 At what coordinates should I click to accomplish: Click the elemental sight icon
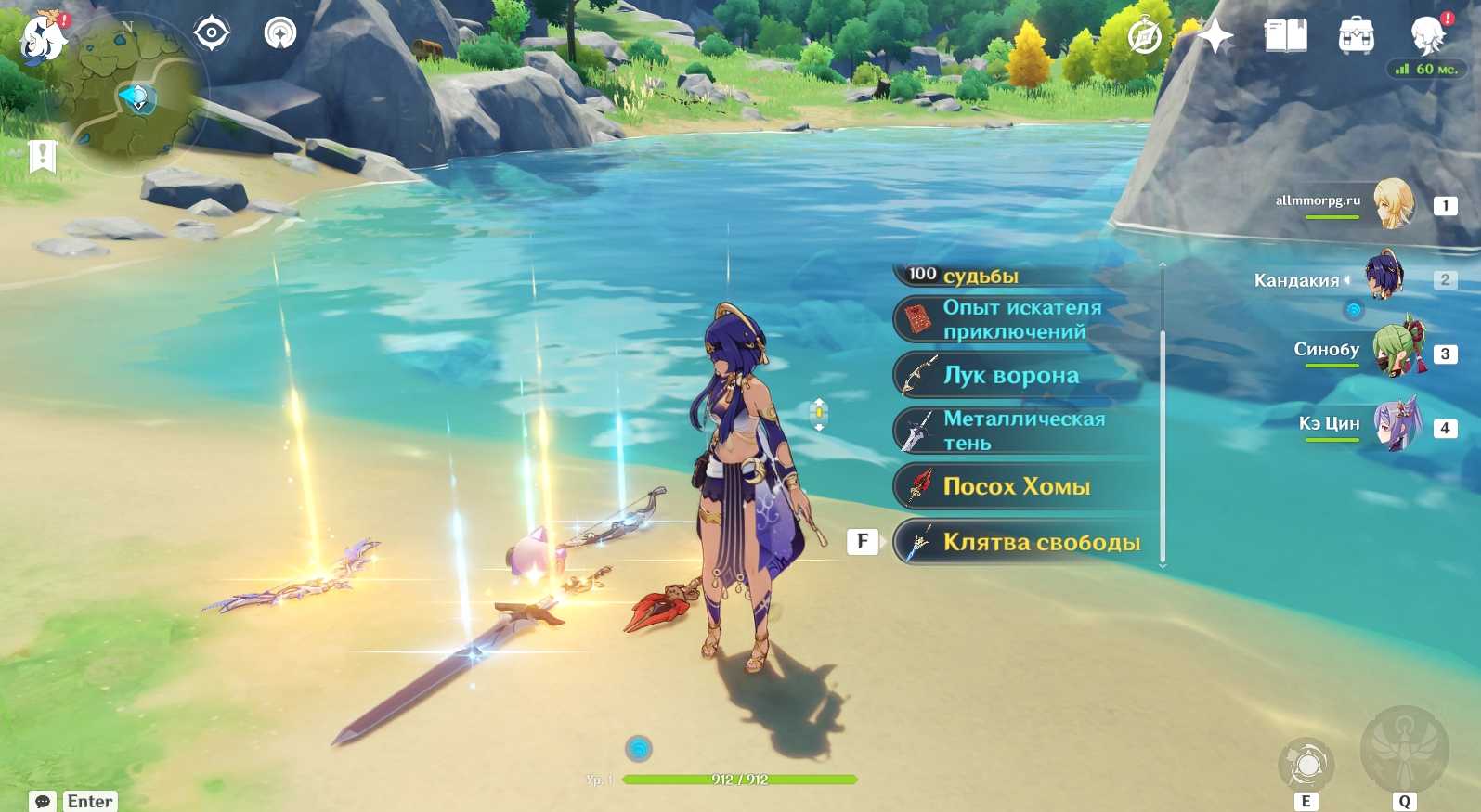click(x=279, y=33)
